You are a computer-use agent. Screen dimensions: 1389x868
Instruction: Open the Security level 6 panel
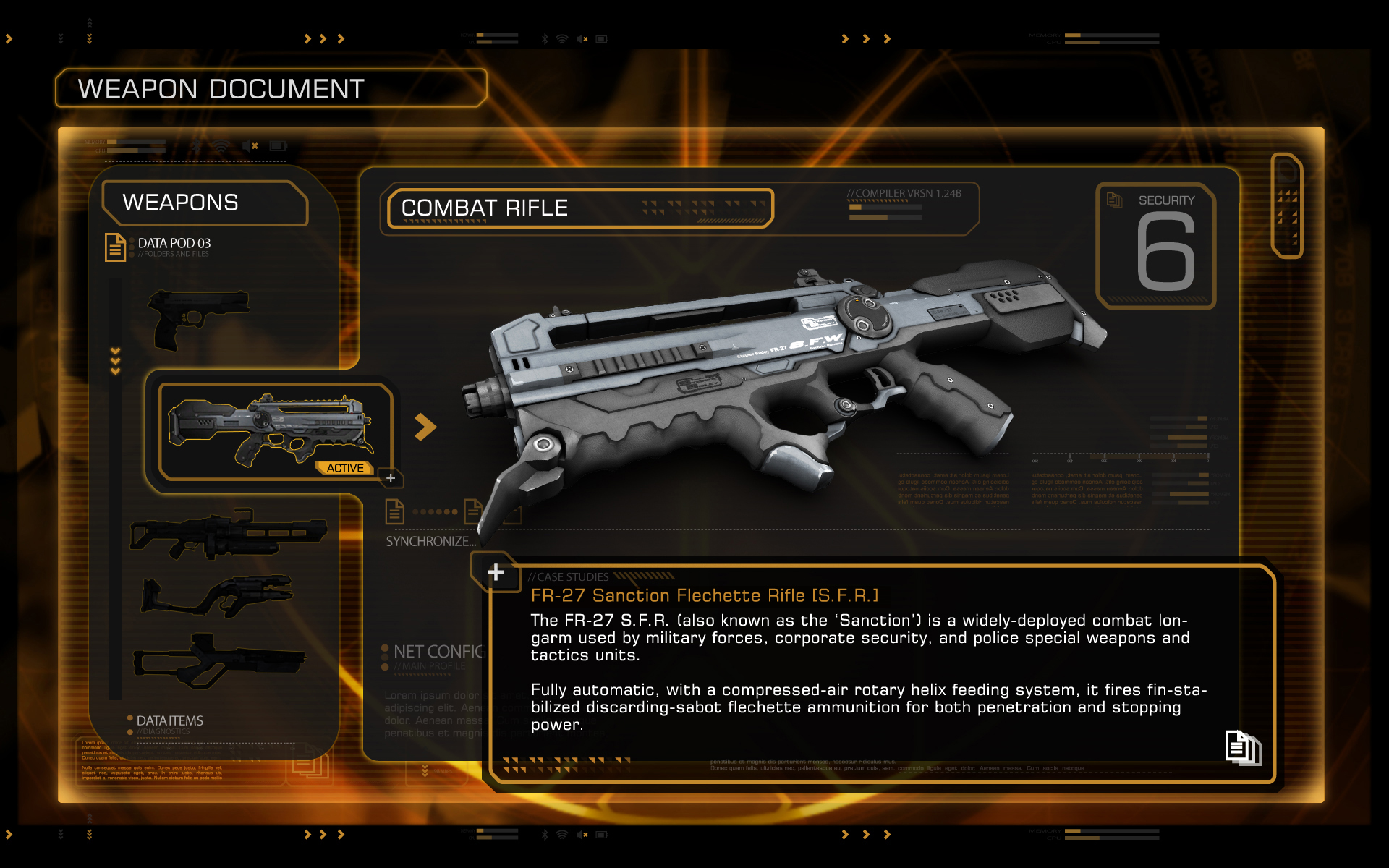pos(1156,246)
